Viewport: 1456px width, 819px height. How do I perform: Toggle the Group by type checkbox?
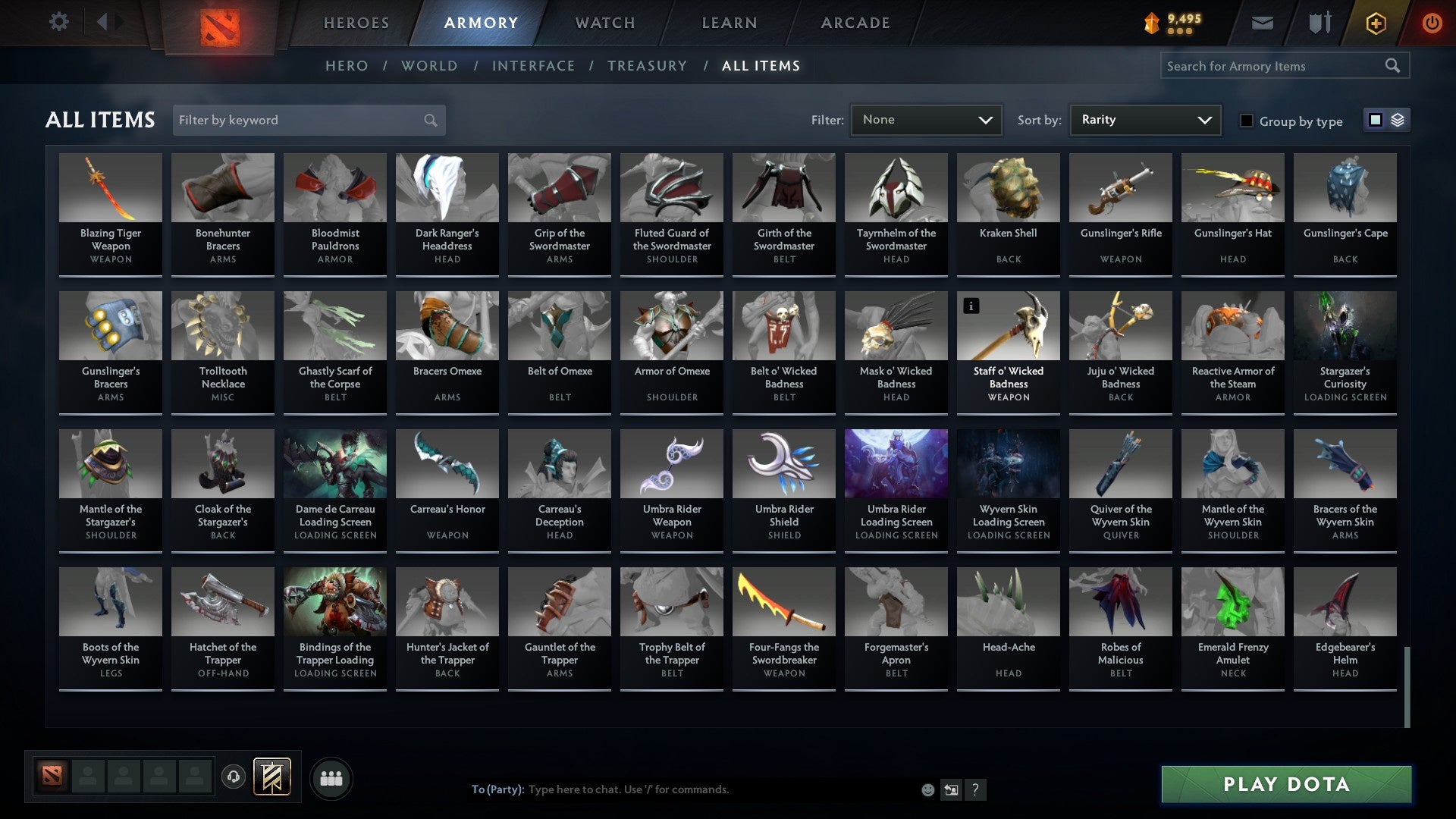point(1246,121)
